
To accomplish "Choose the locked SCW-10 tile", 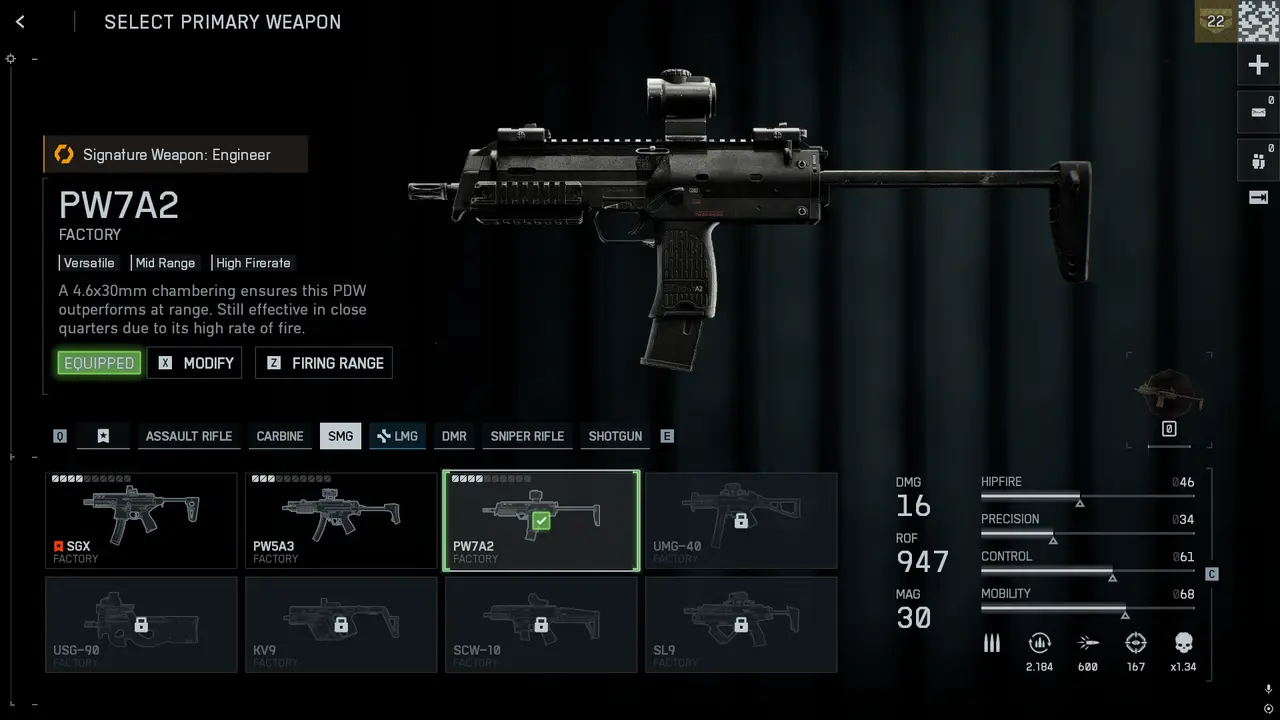I will coord(541,624).
